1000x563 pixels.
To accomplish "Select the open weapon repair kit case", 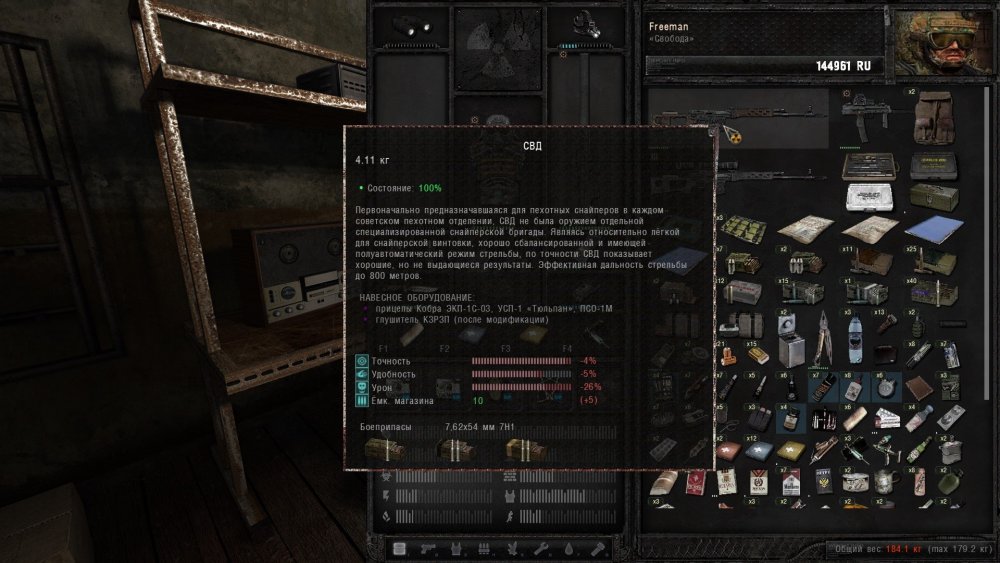I will 866,168.
